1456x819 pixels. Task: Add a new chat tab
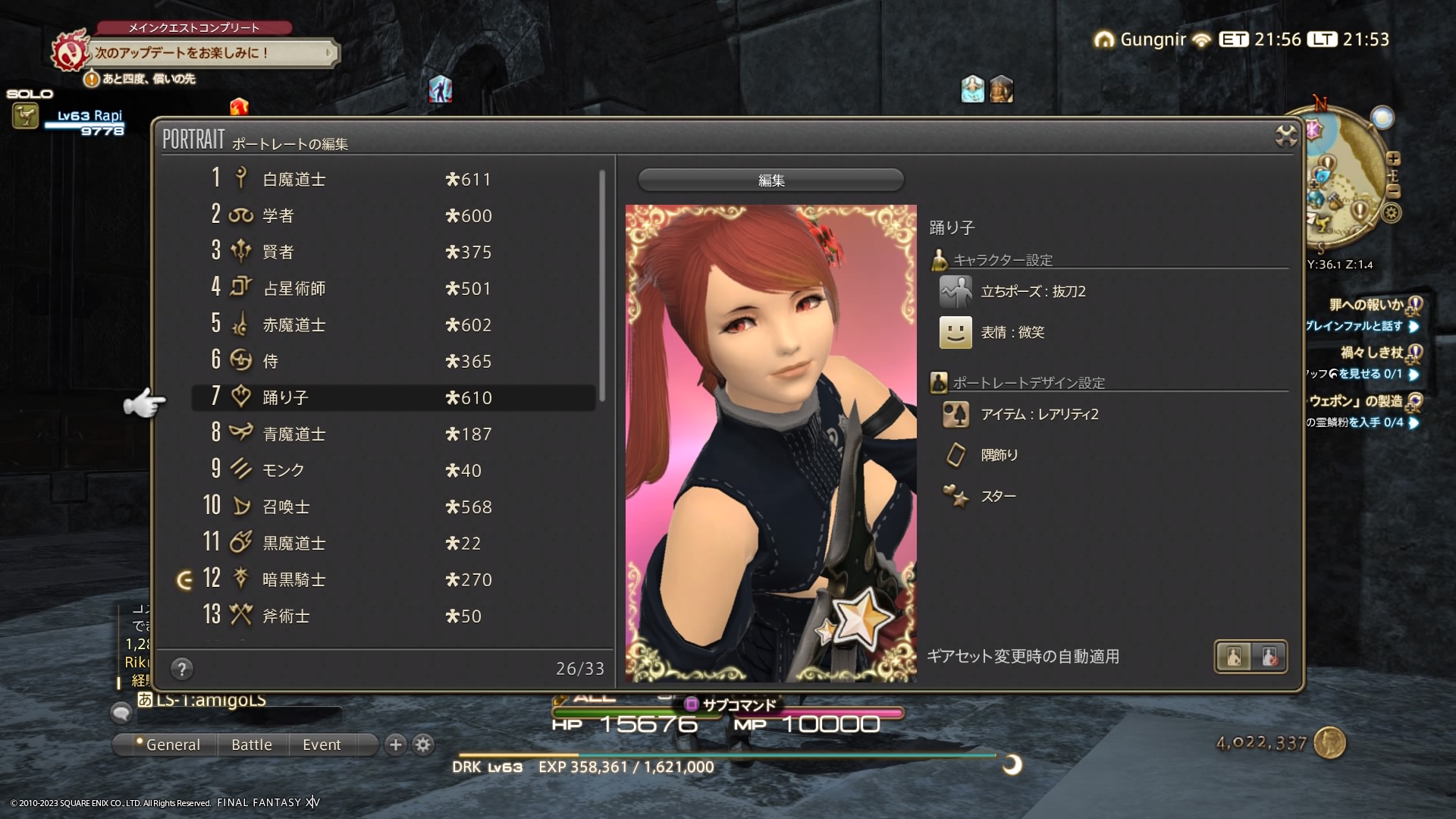coord(395,745)
